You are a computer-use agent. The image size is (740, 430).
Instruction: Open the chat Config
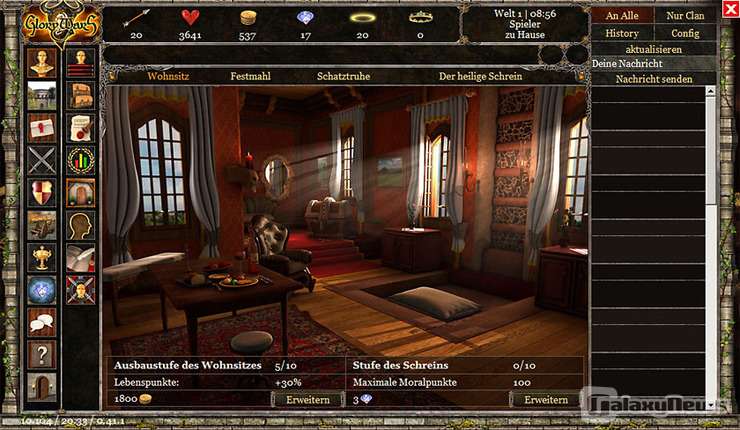[x=685, y=33]
